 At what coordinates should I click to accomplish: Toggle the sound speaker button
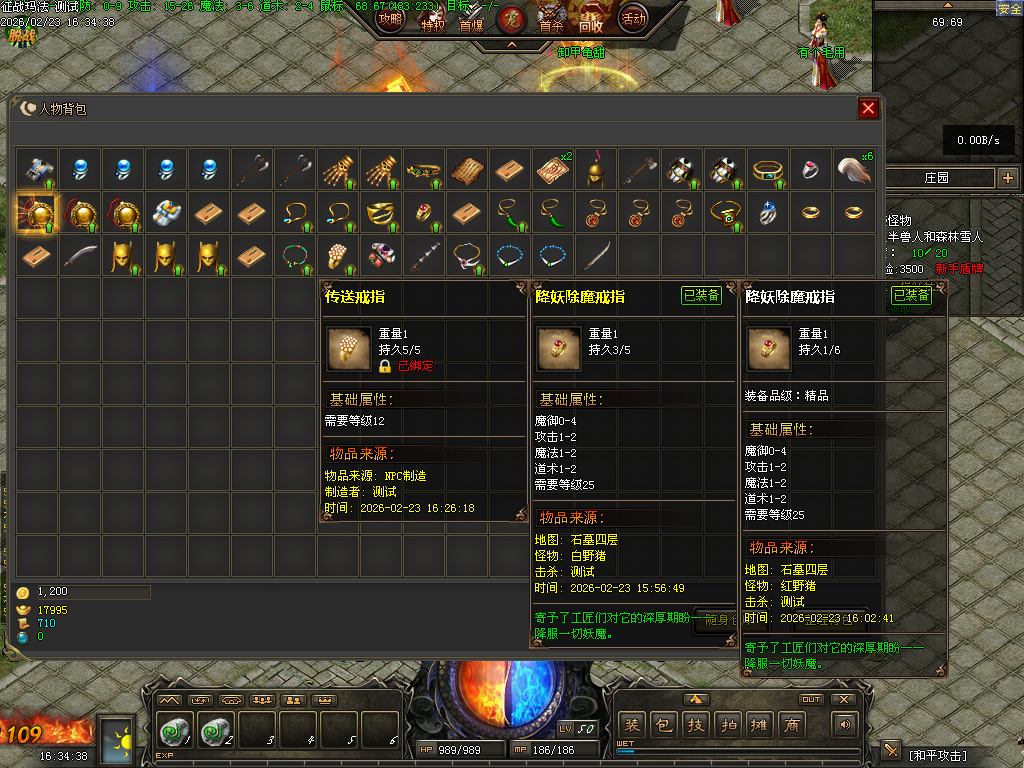[847, 724]
